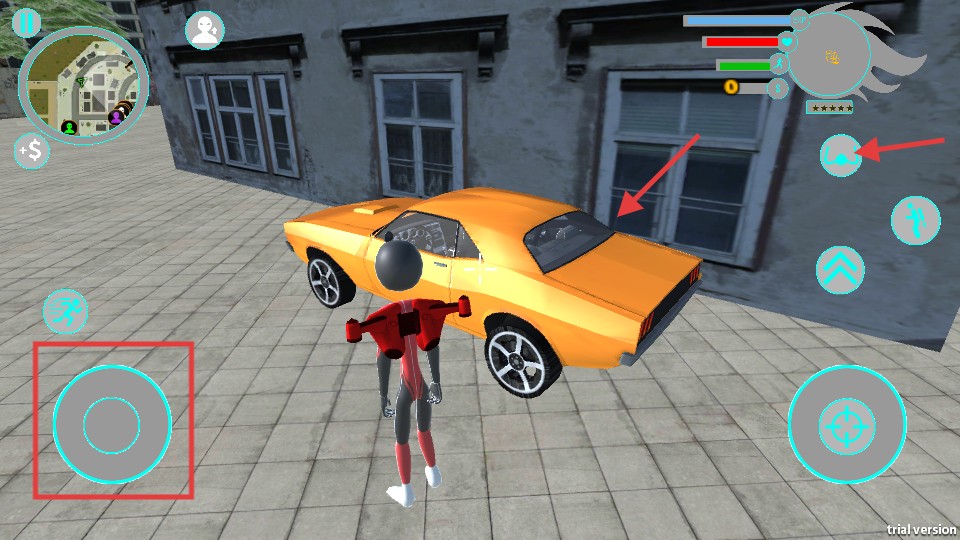This screenshot has width=960, height=540.
Task: Tap the enter-car button
Action: coord(840,156)
